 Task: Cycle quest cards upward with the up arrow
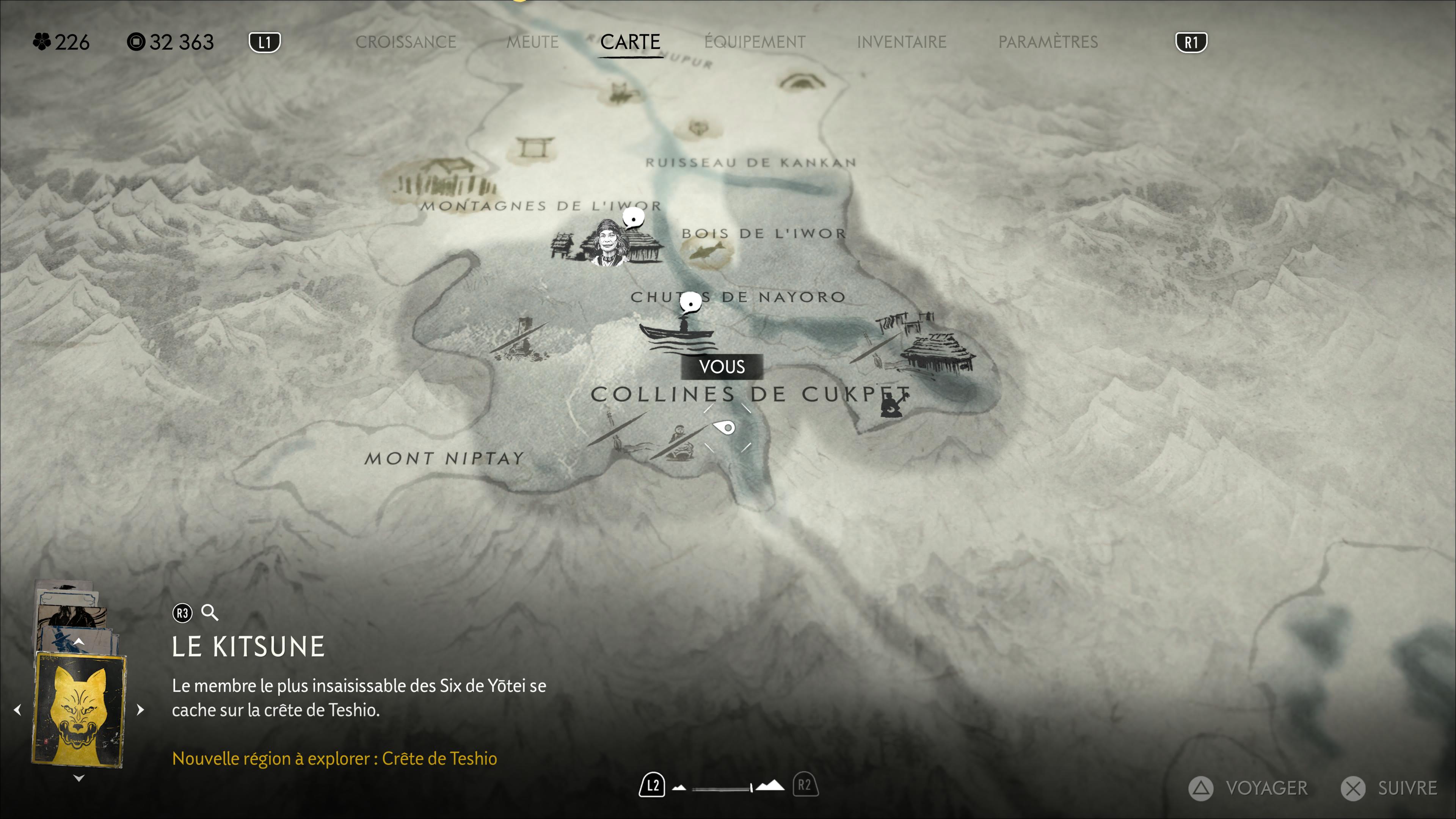coord(79,642)
